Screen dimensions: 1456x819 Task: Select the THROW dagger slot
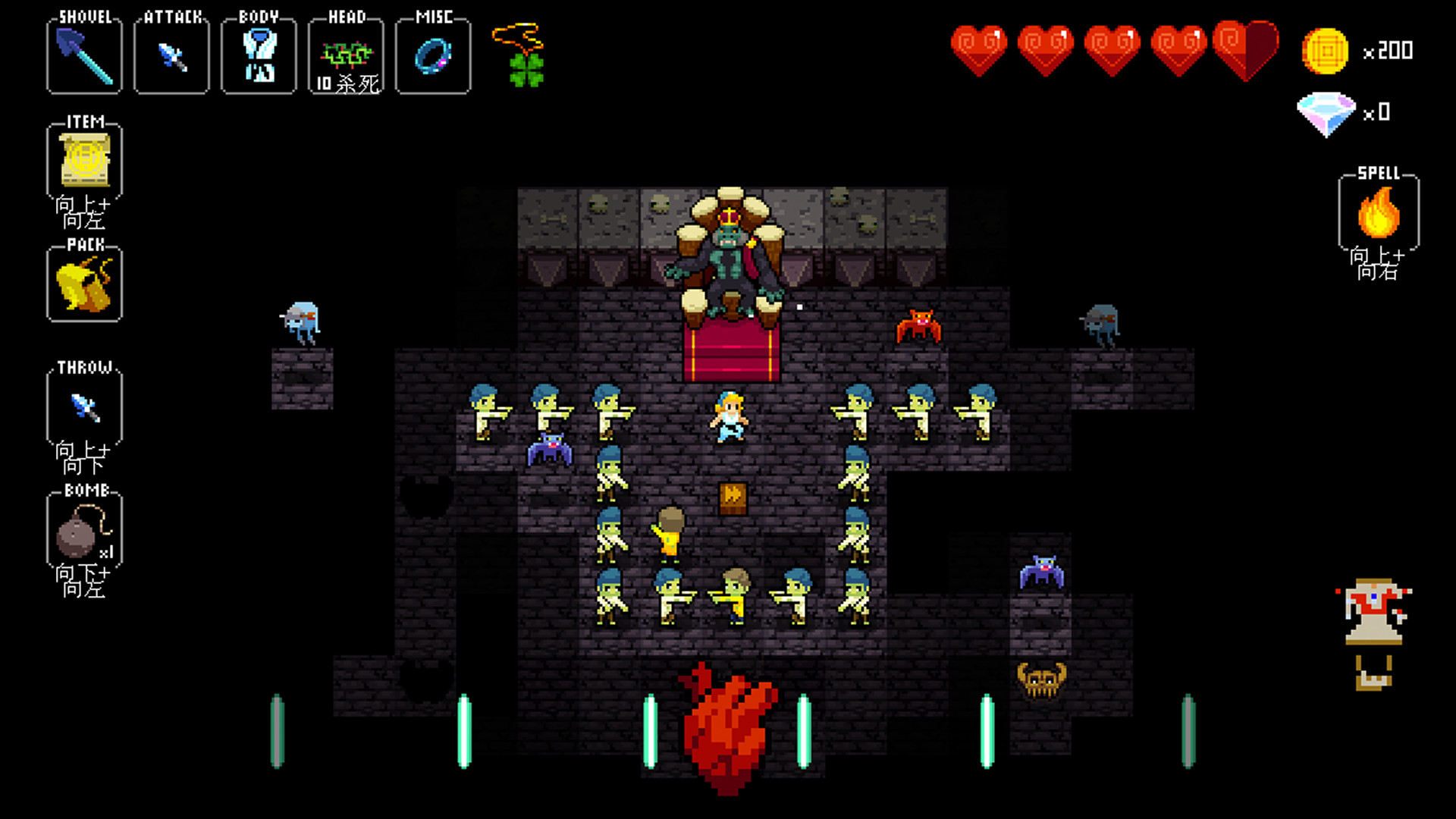(x=83, y=407)
